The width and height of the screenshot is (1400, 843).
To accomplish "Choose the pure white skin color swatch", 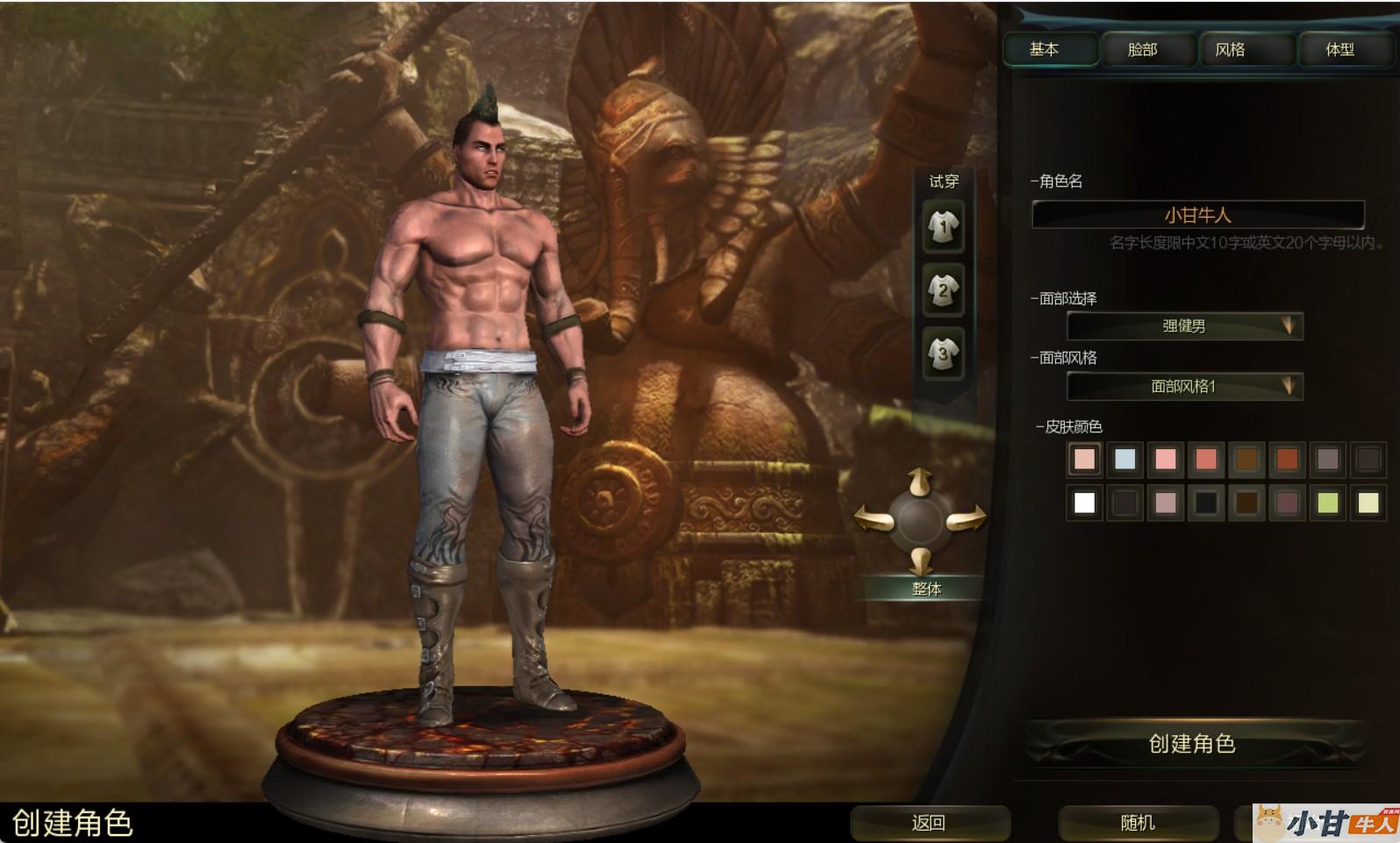I will [1084, 503].
